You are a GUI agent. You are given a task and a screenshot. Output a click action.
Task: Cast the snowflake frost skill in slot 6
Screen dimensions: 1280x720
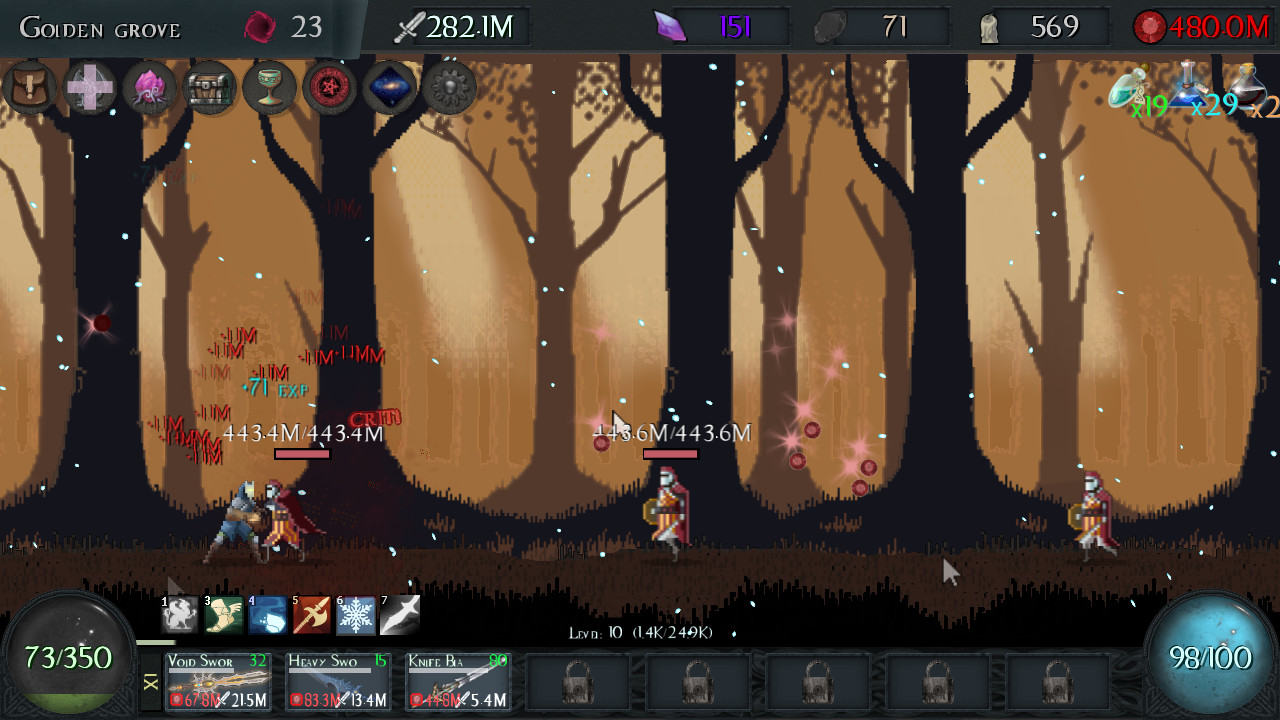(x=353, y=614)
